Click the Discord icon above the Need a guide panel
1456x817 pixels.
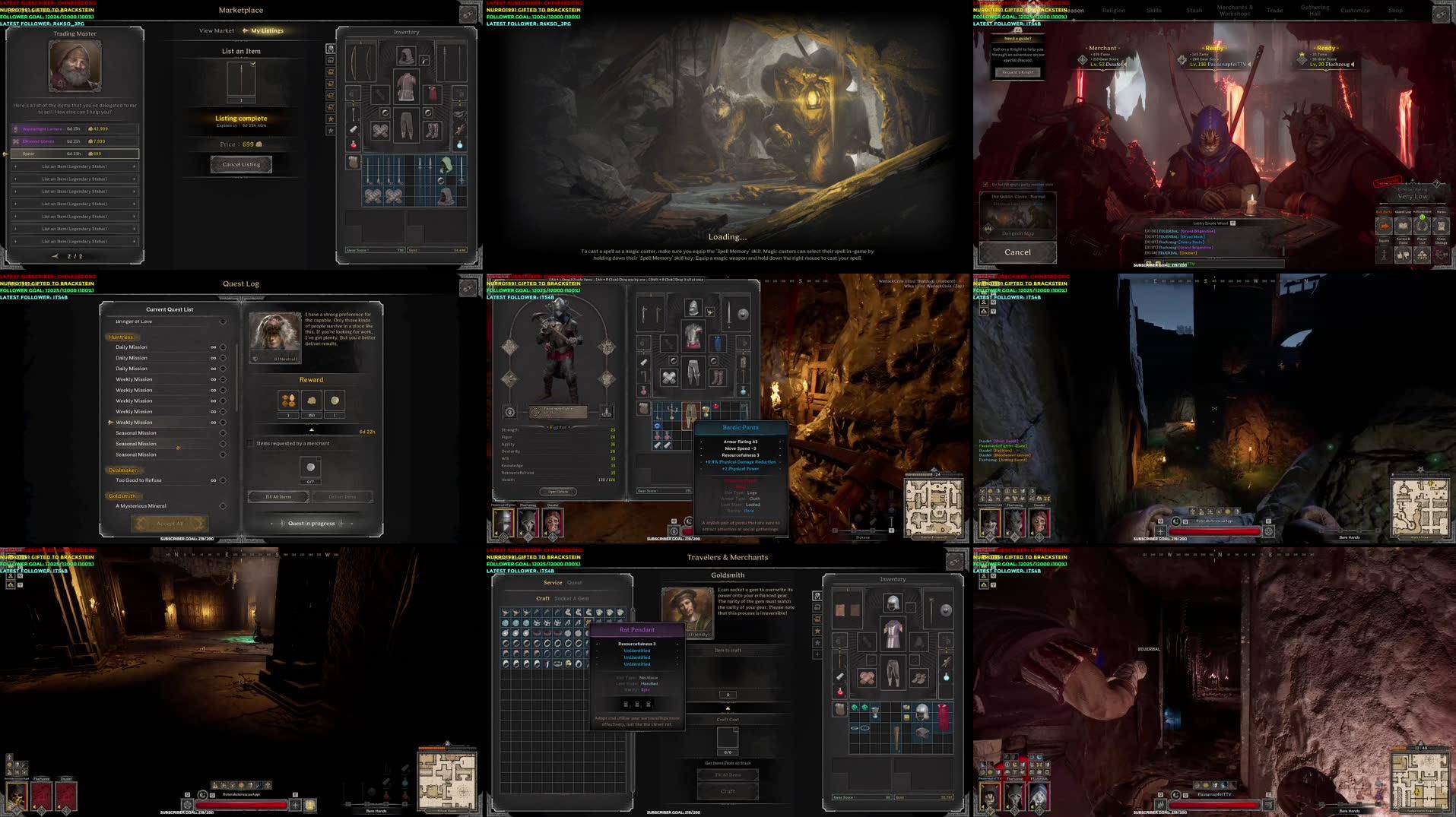[x=1018, y=31]
